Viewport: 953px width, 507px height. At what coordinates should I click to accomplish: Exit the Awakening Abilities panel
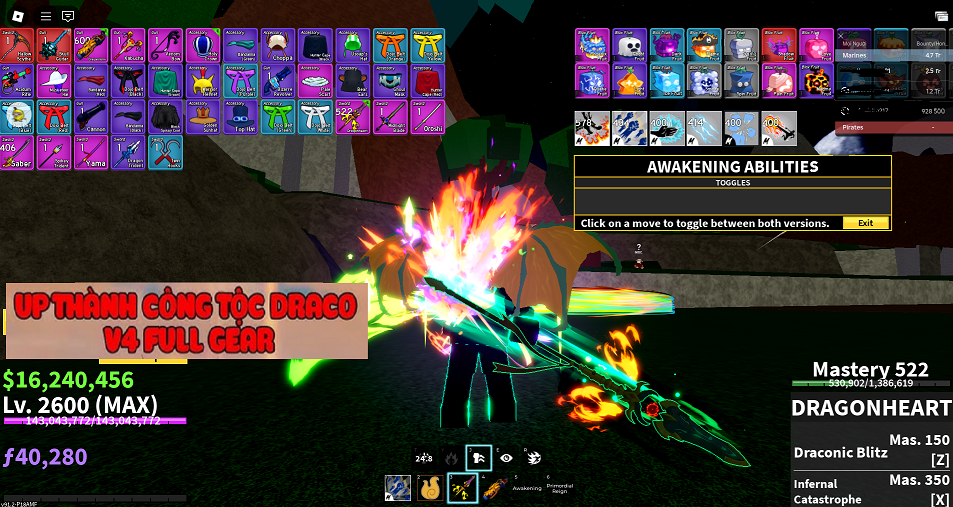(865, 223)
